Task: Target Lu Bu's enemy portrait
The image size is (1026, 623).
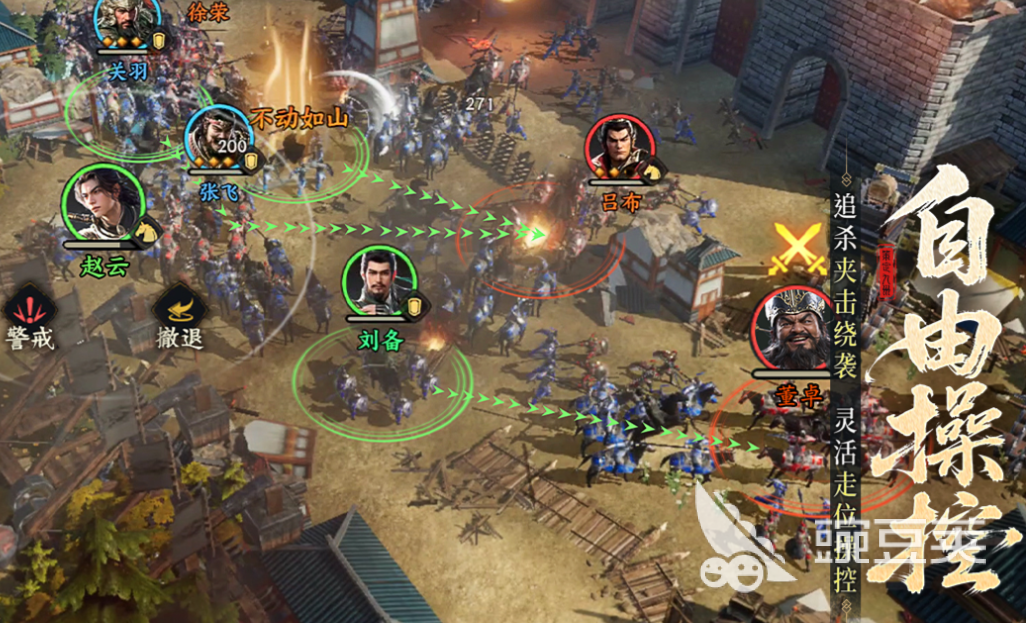Action: click(x=620, y=150)
